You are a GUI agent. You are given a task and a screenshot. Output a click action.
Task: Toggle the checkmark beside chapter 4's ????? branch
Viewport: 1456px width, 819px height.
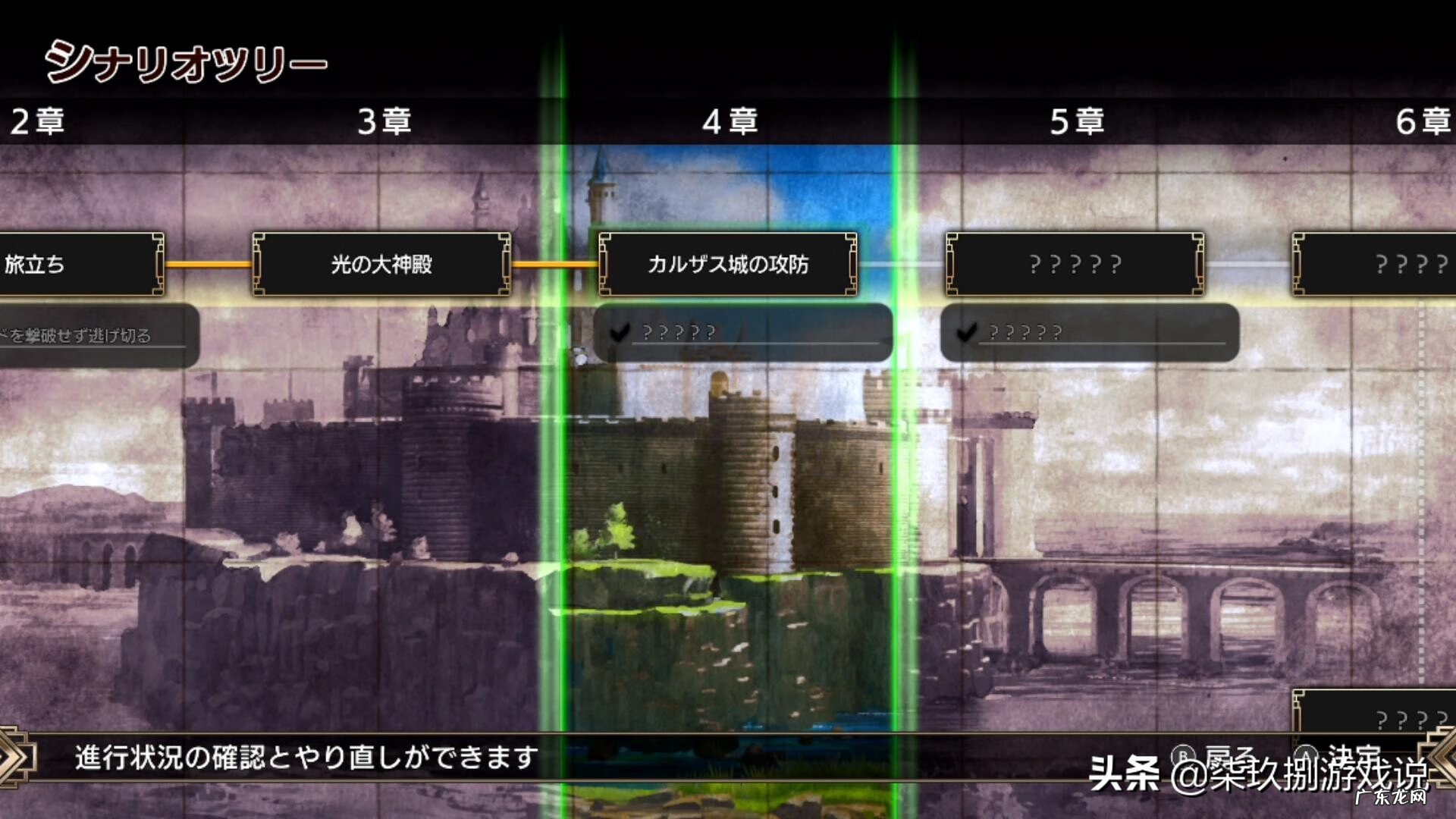click(x=620, y=331)
